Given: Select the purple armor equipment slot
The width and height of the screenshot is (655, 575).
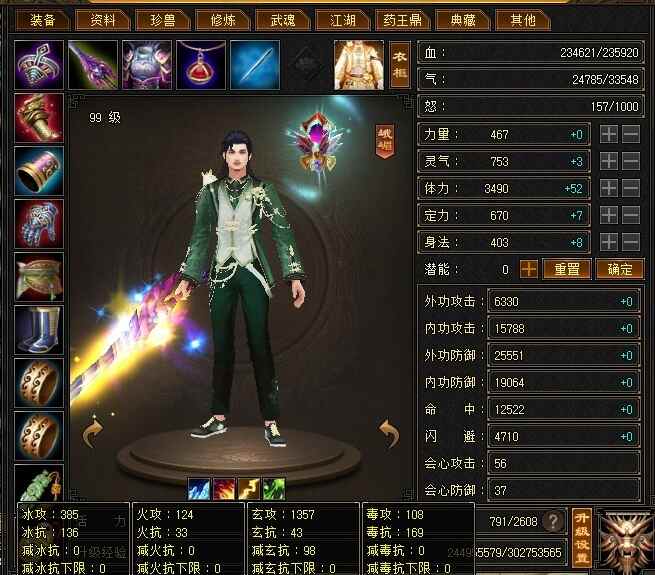Looking at the screenshot, I should click(x=147, y=65).
